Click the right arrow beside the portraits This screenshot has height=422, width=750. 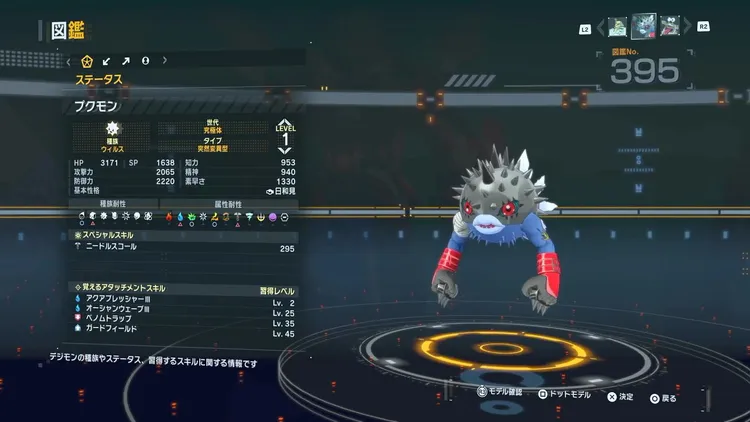coord(687,26)
